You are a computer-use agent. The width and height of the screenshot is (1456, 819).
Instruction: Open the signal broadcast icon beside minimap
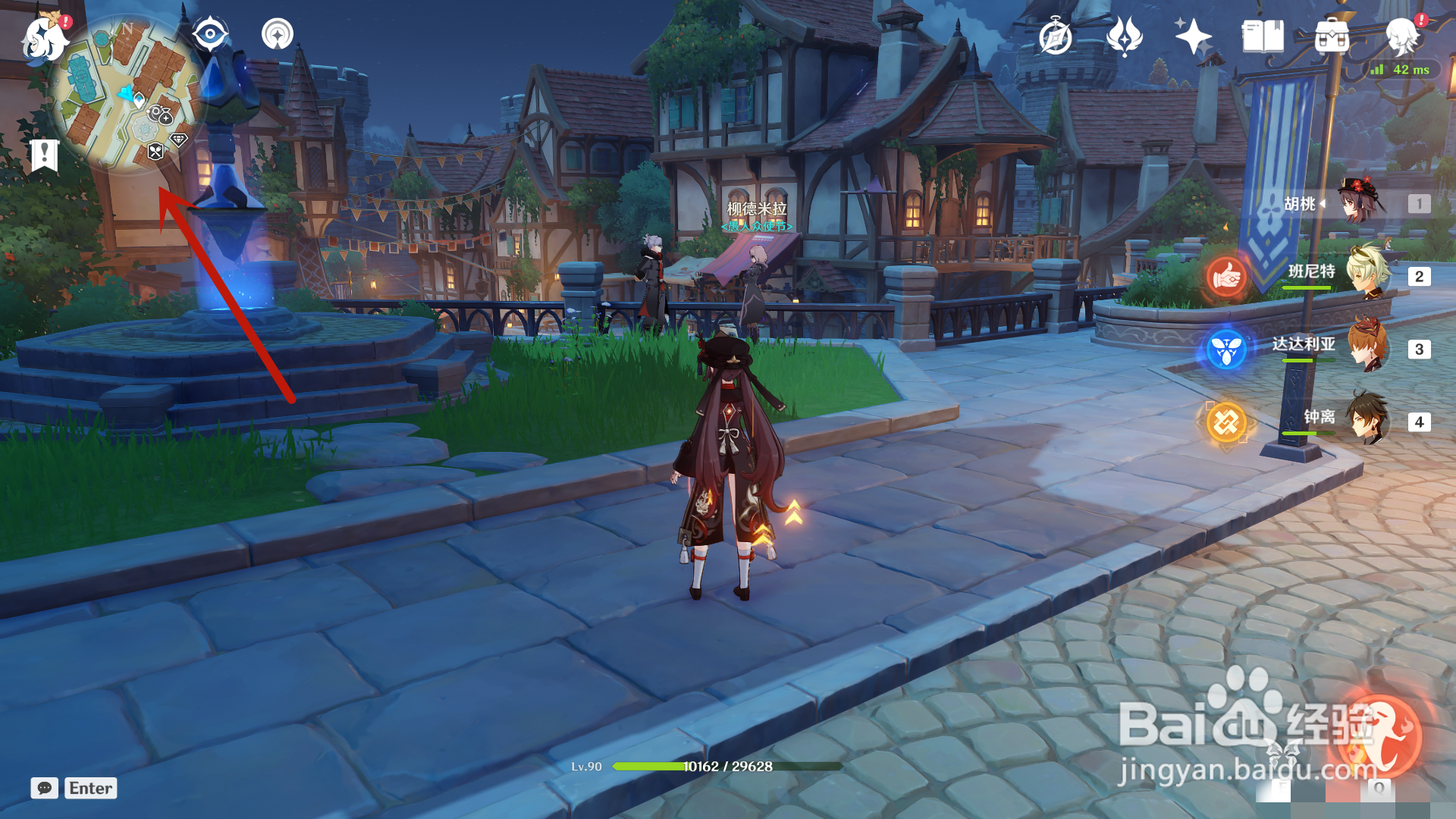pos(278,34)
